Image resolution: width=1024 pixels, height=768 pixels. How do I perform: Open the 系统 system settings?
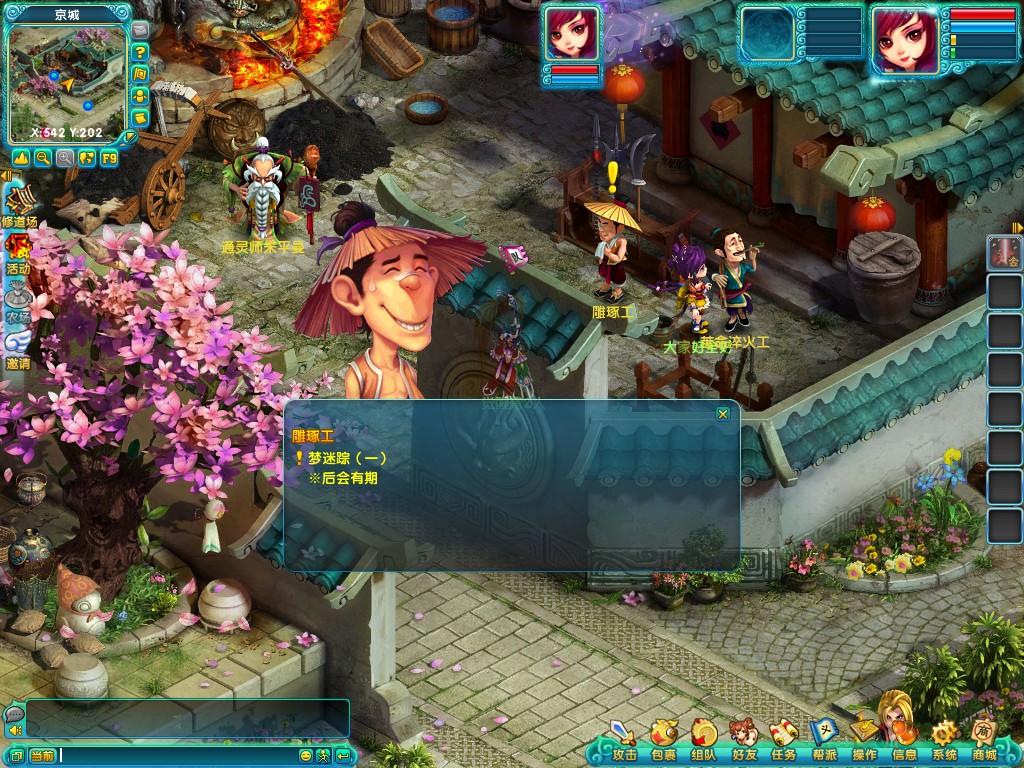point(944,739)
